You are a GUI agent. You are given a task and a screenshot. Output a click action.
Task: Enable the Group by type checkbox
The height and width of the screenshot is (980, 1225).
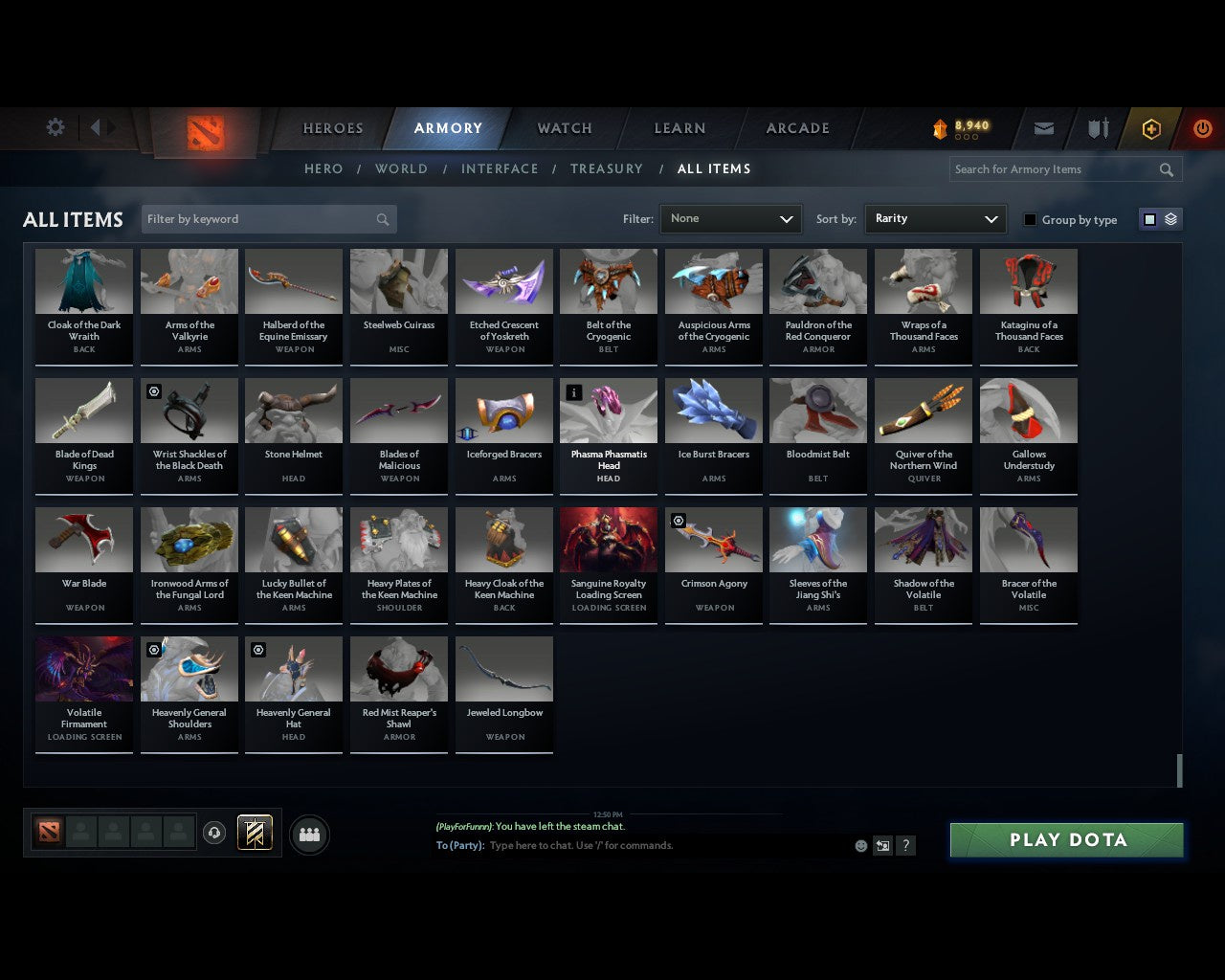coord(1030,219)
